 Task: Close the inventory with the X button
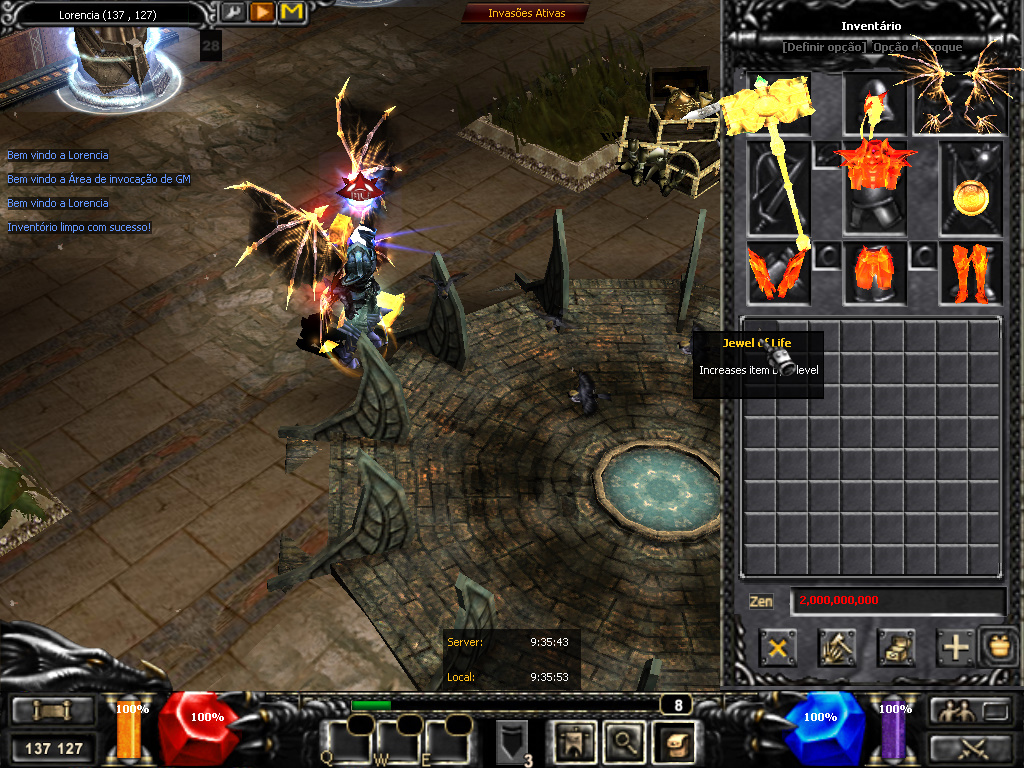[777, 648]
